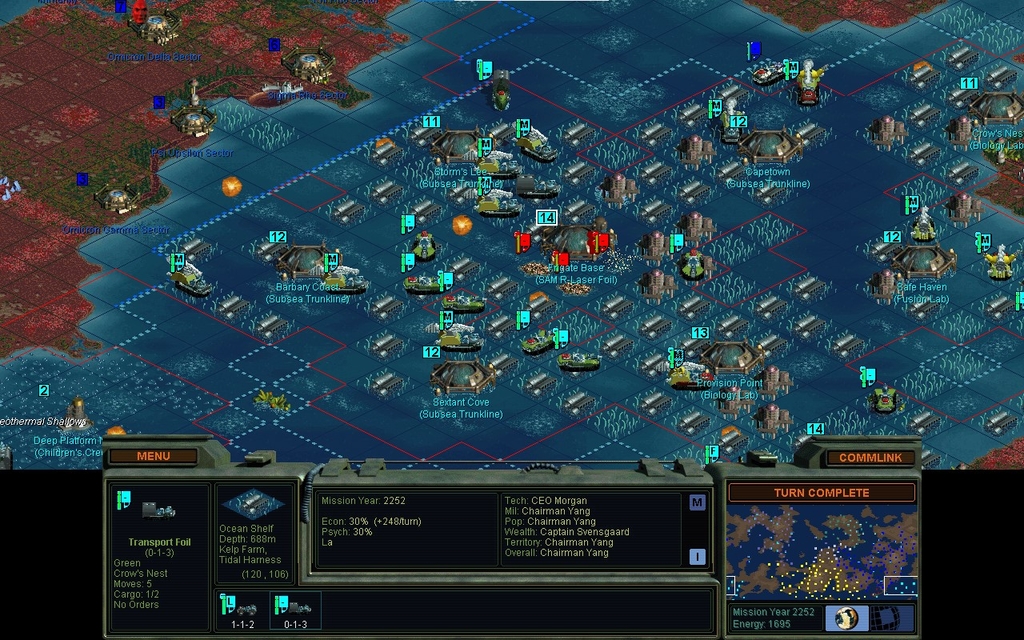Click the TURN COMPLETE button
1024x640 pixels.
pos(821,492)
